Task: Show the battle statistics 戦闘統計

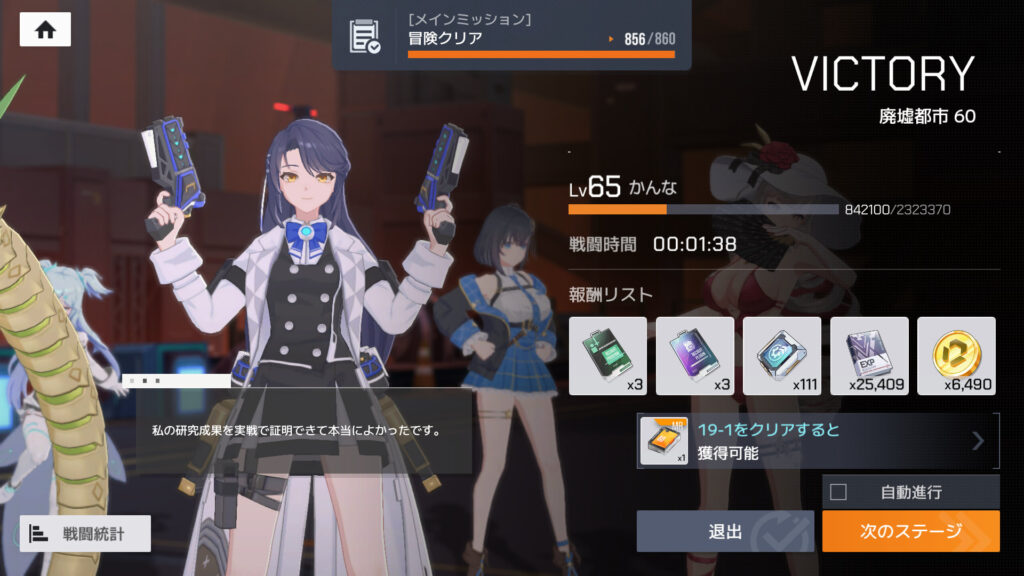Action: point(85,533)
